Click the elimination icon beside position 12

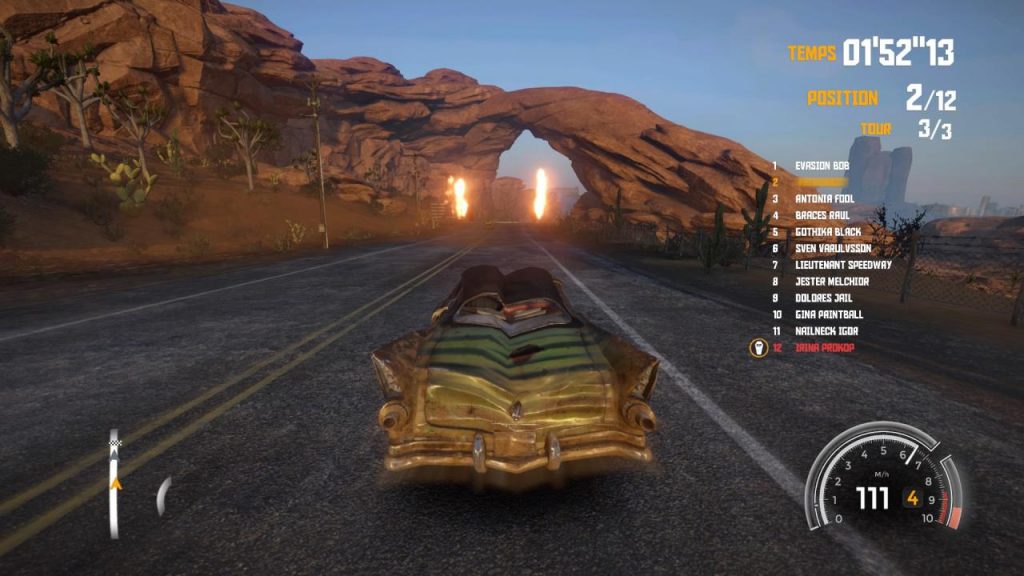pos(757,348)
